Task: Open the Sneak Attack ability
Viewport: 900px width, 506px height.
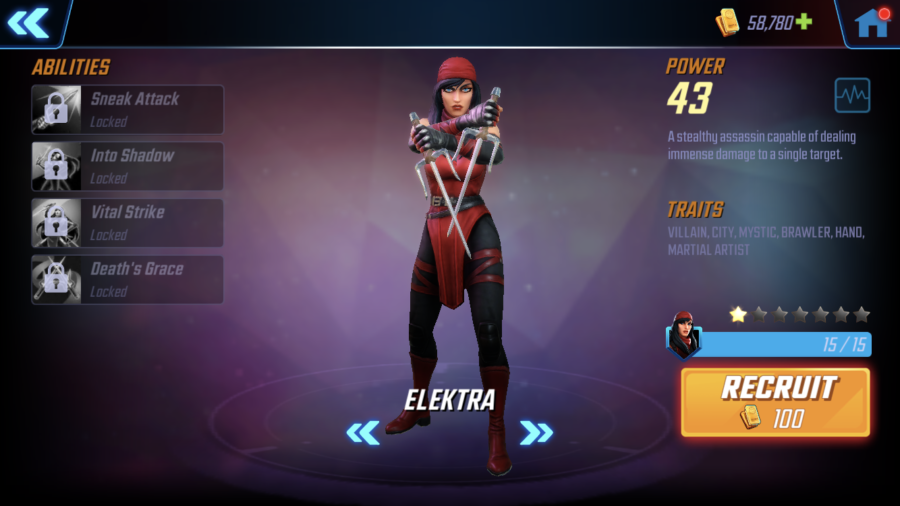Action: pos(127,109)
